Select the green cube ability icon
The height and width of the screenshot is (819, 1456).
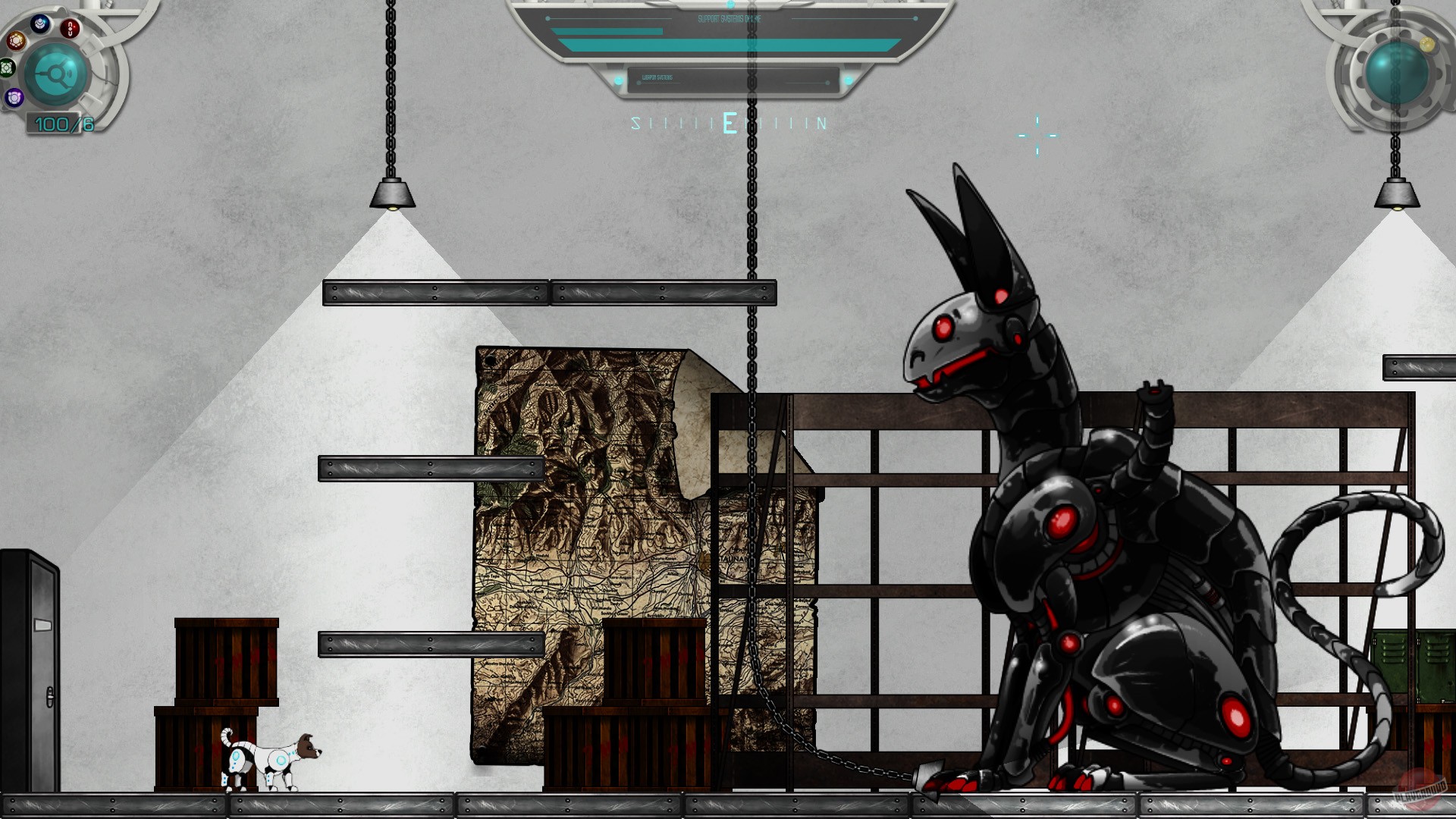[6, 69]
